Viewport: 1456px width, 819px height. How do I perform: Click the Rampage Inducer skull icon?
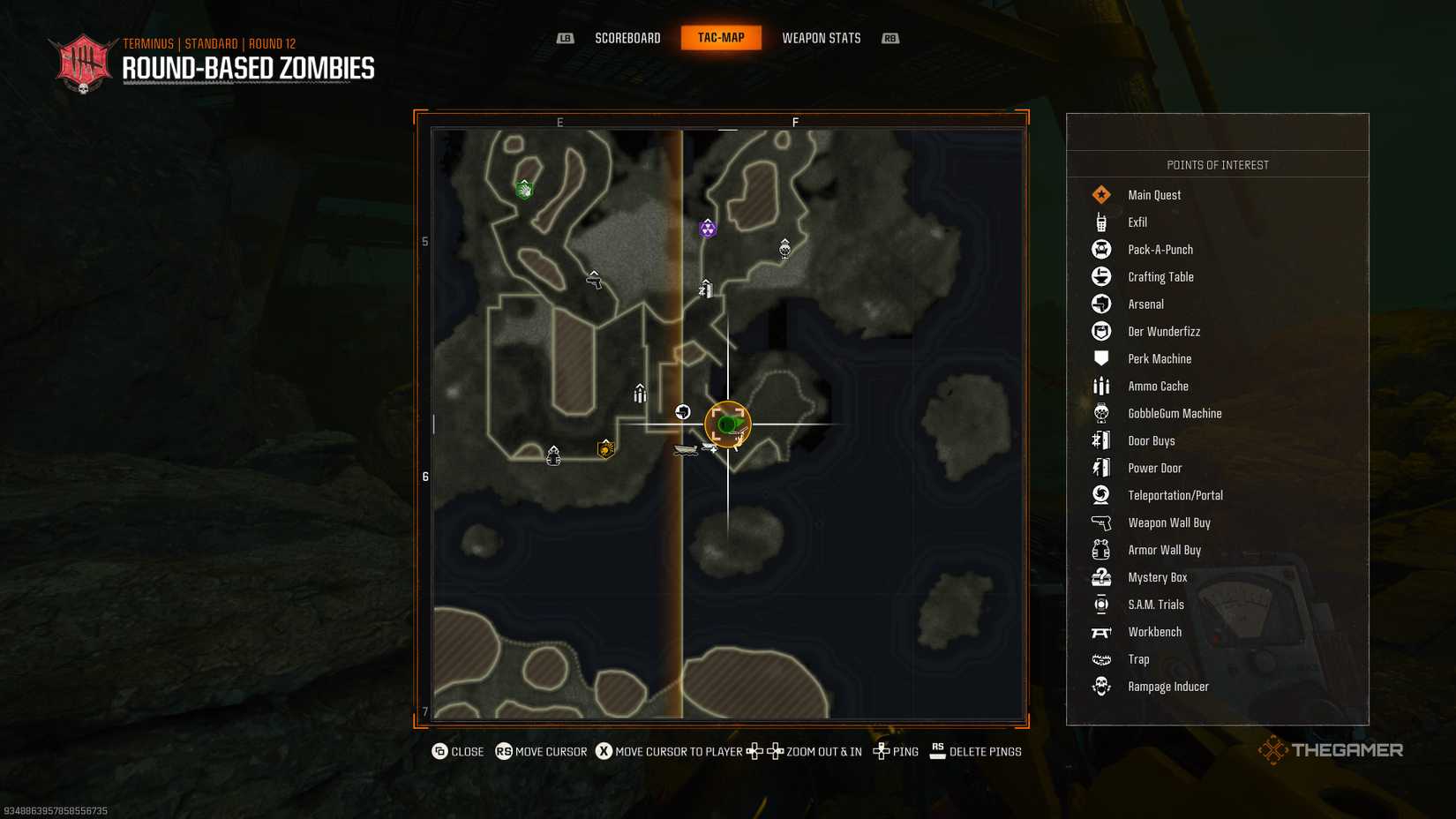[x=1100, y=686]
